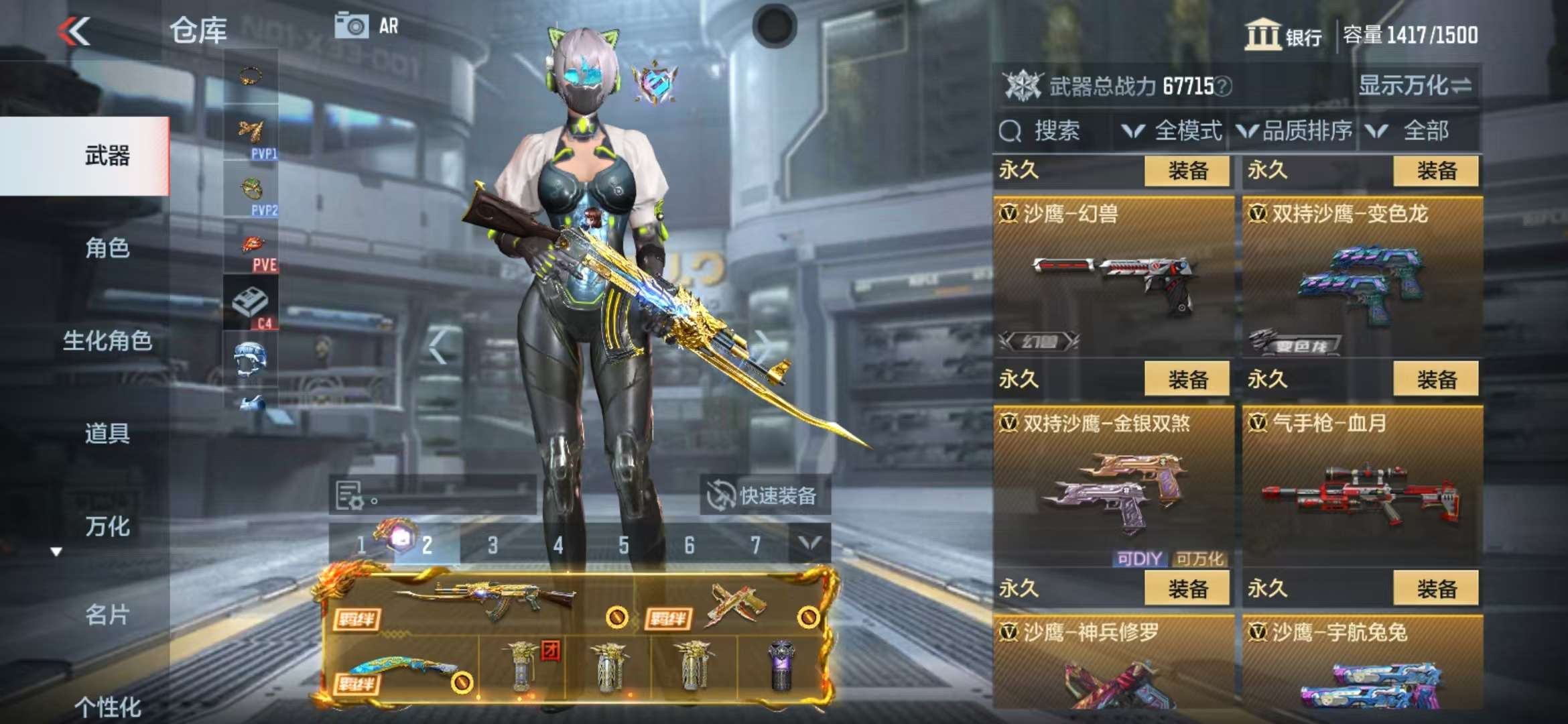Open the 道具 category
Image resolution: width=1568 pixels, height=724 pixels.
(107, 434)
